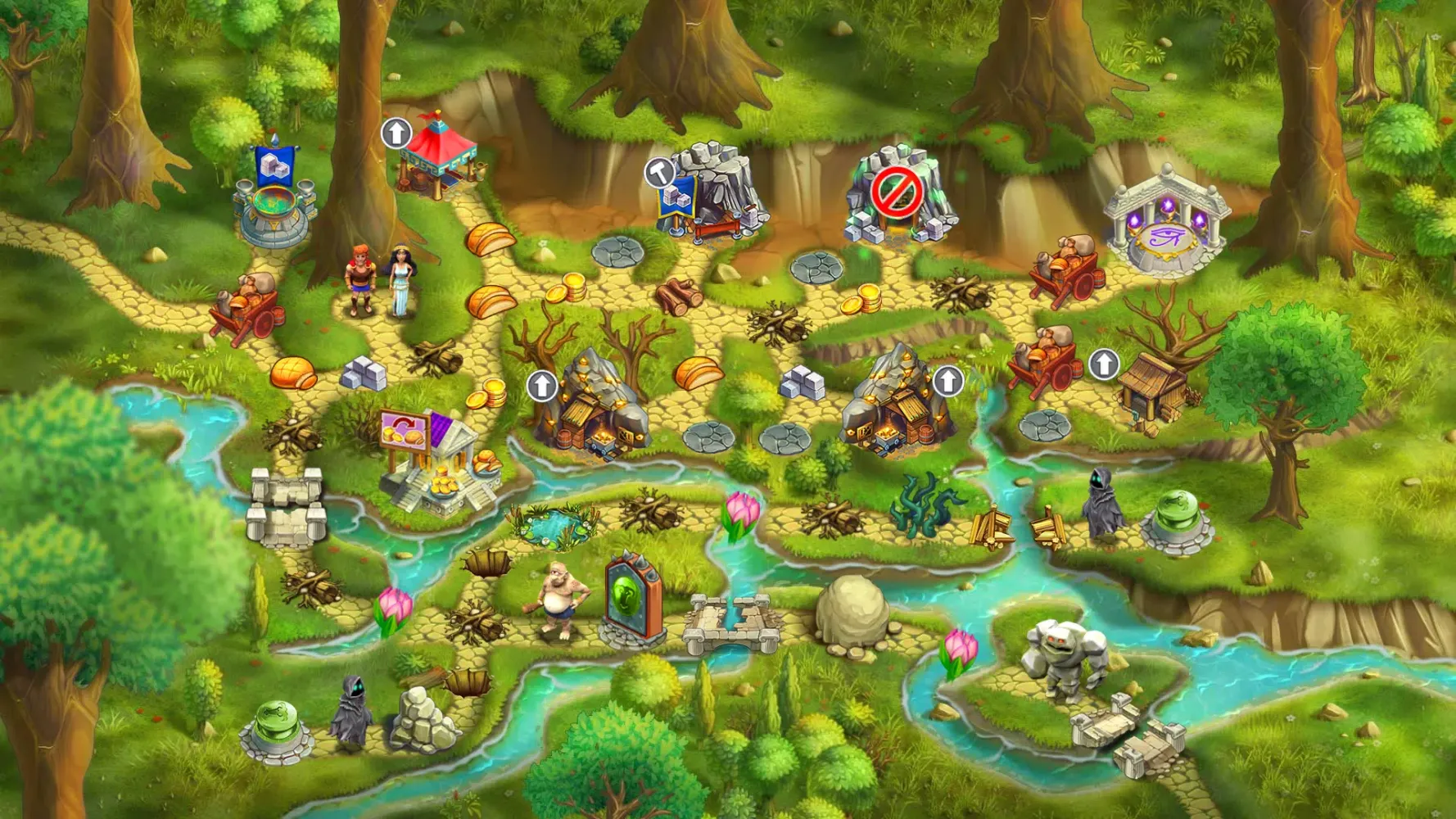The width and height of the screenshot is (1456, 819).
Task: Upgrade the gold mine flanked by bare trees
Action: (x=541, y=385)
